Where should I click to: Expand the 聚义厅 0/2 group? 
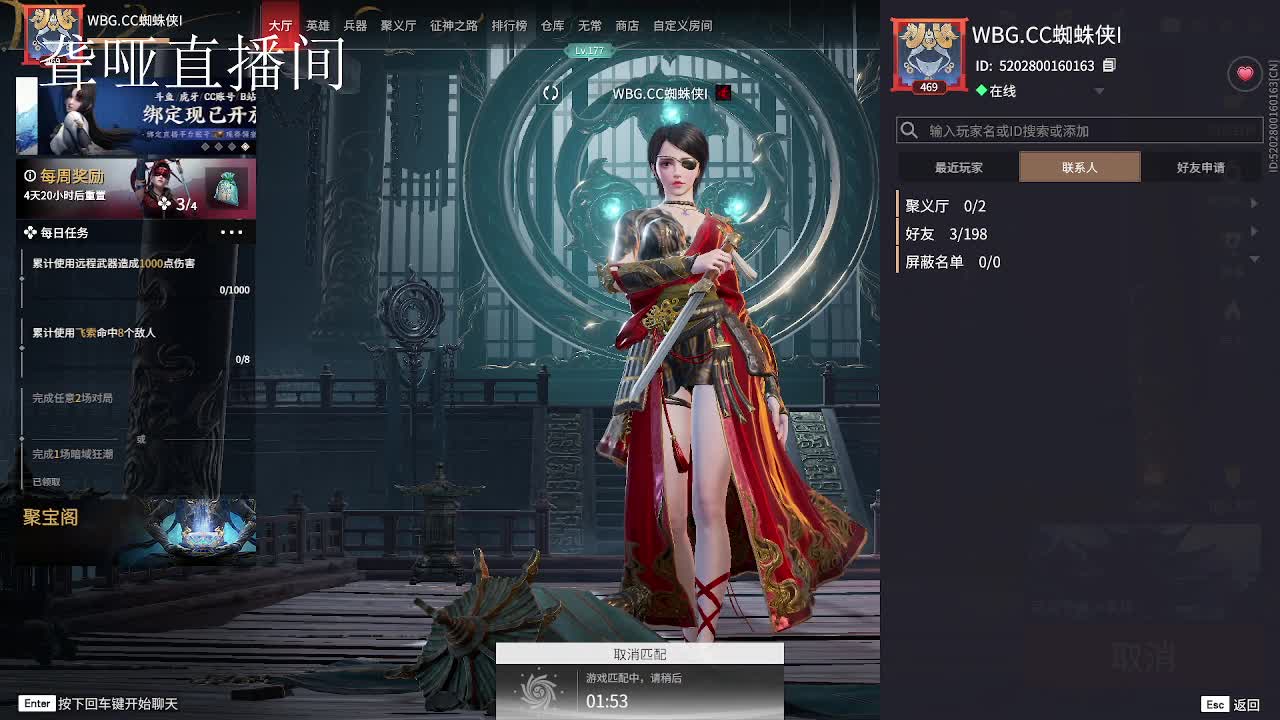coord(945,206)
